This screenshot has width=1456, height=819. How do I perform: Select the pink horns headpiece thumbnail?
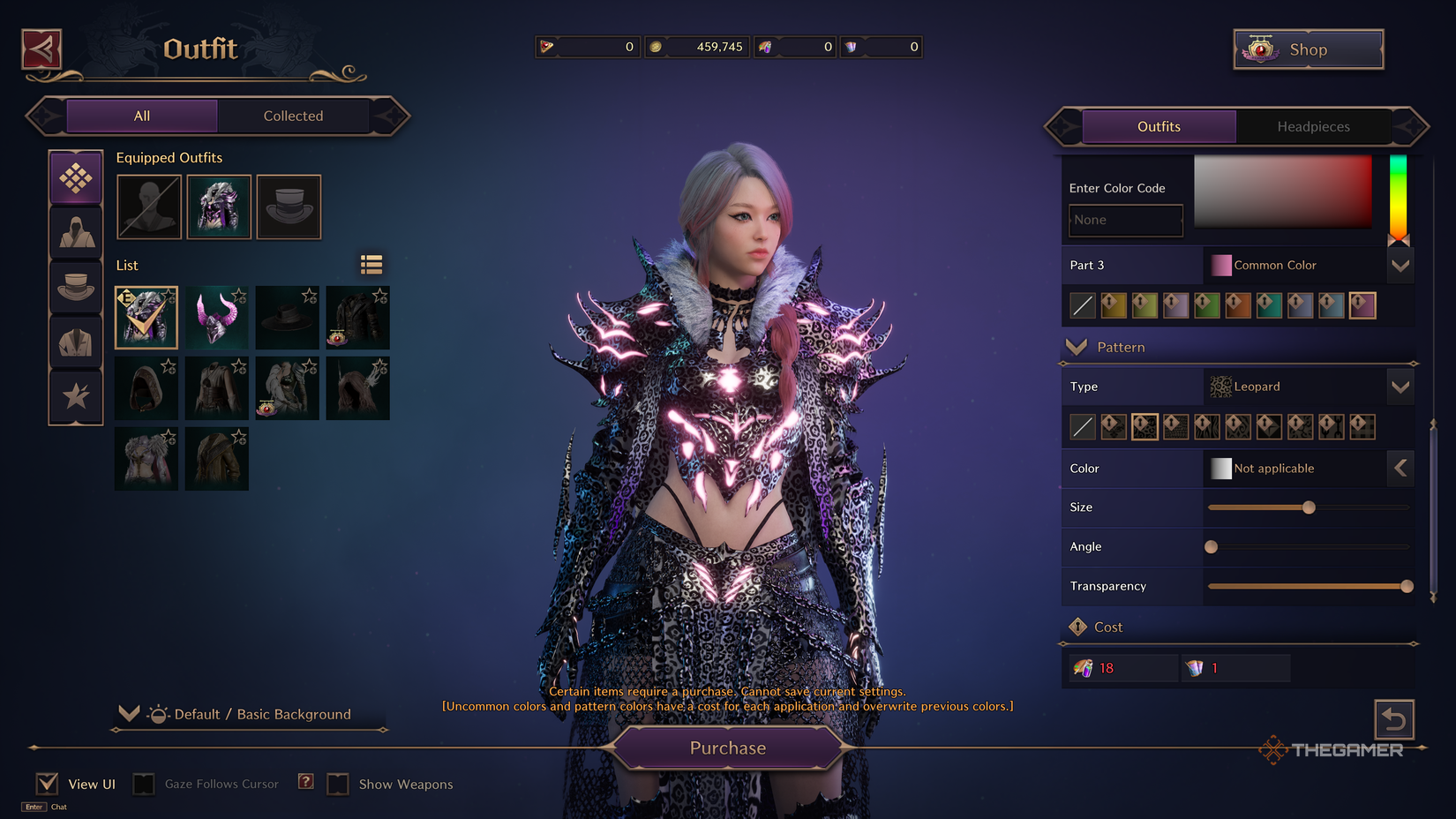tap(216, 317)
